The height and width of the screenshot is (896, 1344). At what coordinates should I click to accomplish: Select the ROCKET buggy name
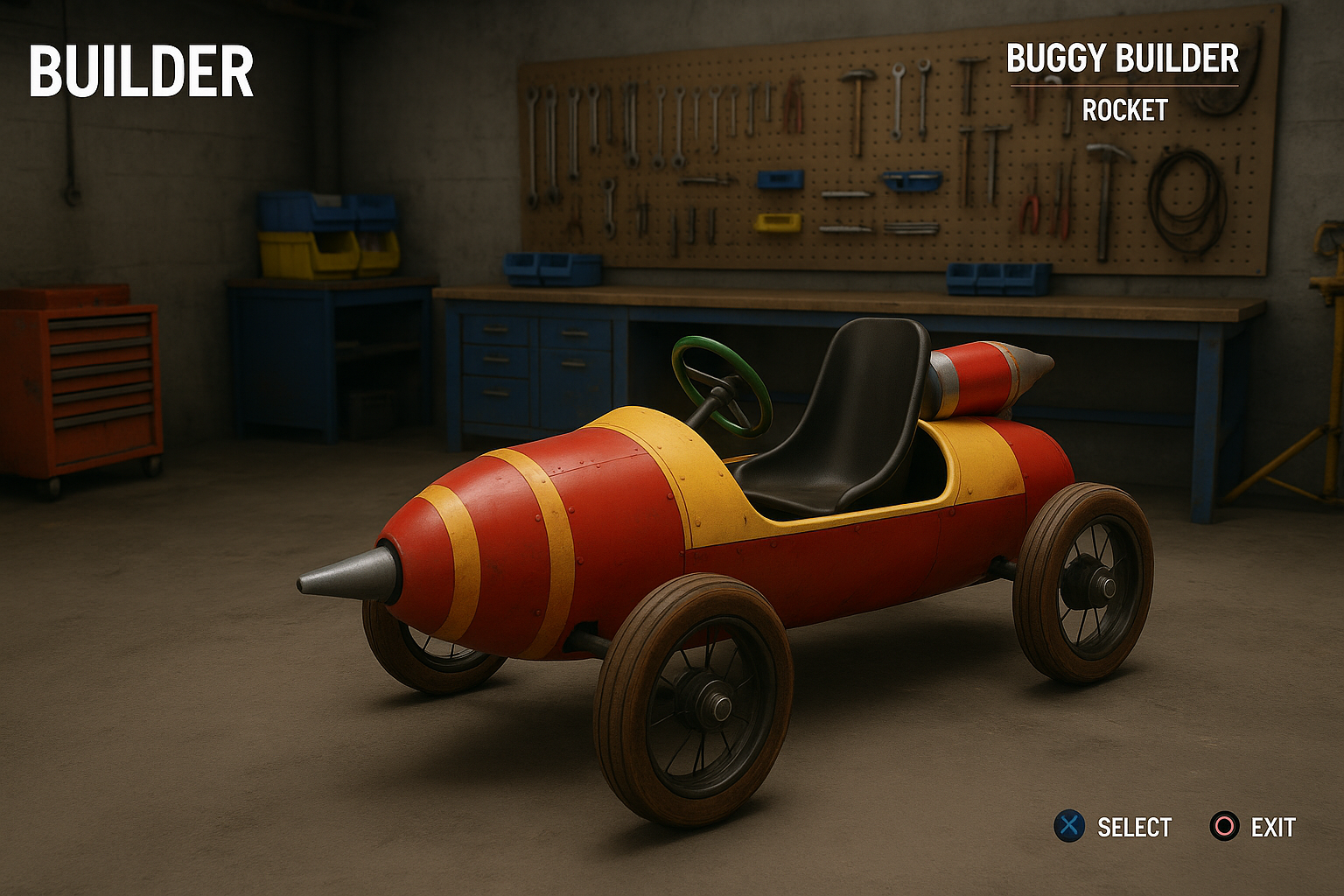click(x=1125, y=110)
